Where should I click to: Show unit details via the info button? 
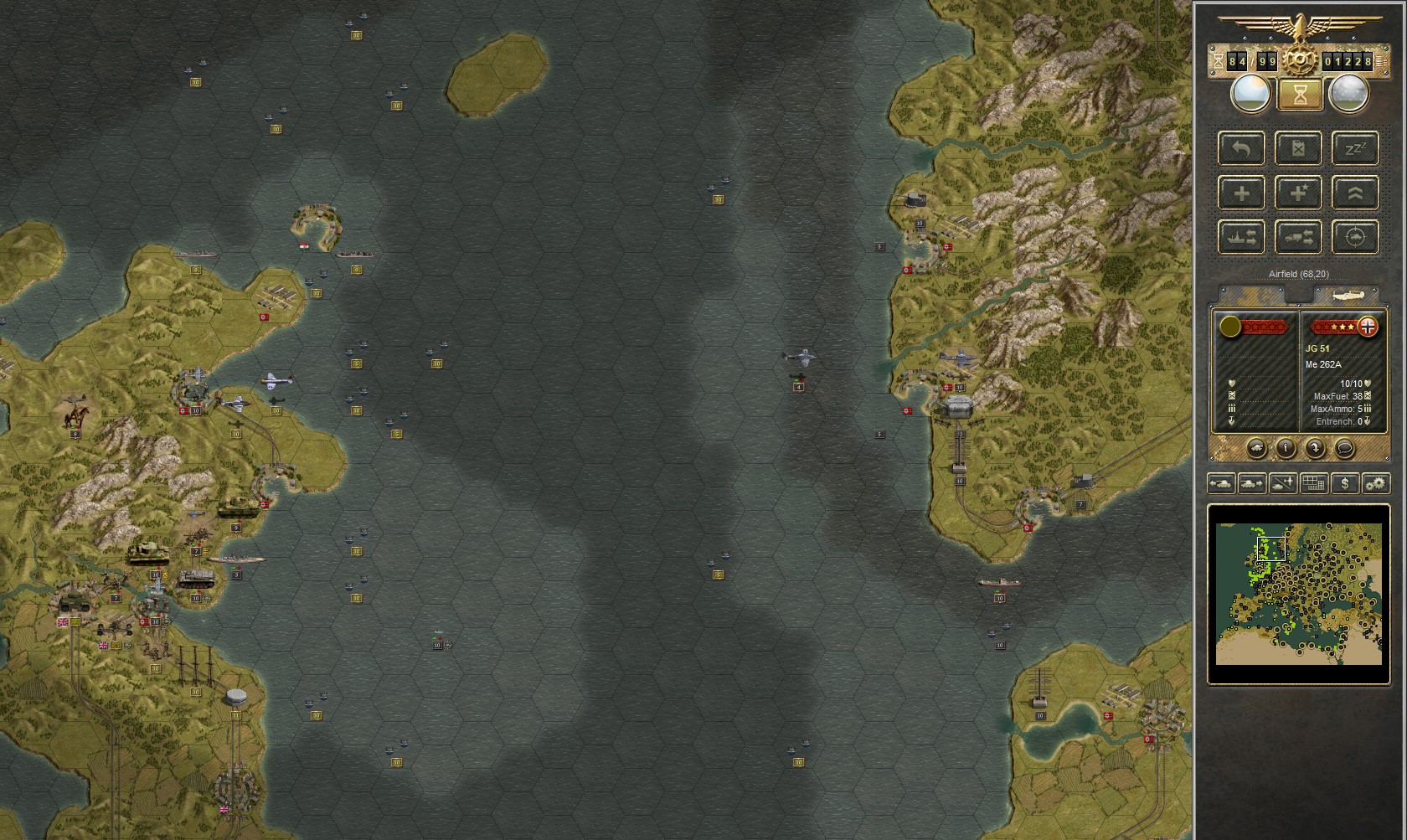1286,448
